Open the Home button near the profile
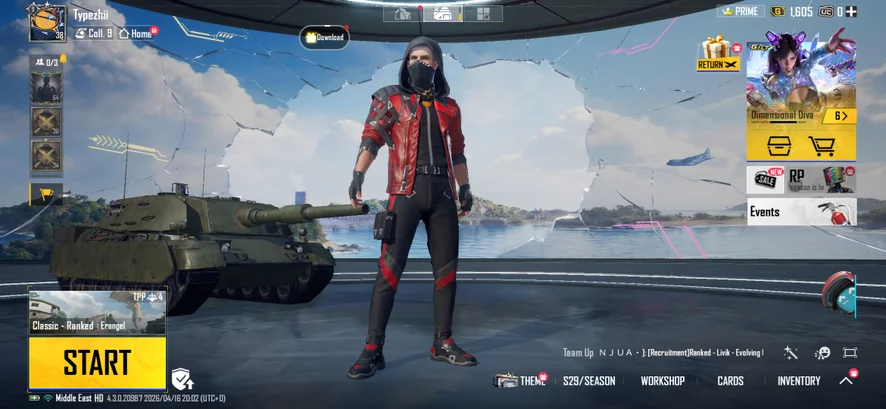Screen dimensions: 886x409 [x=138, y=33]
